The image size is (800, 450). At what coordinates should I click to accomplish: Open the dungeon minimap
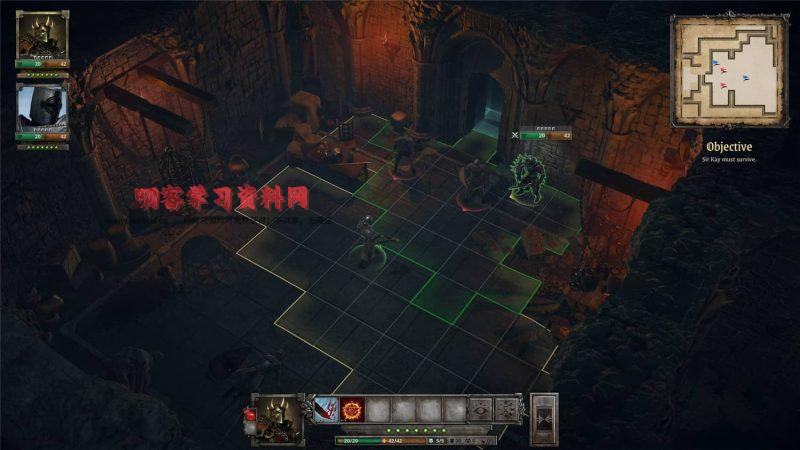click(x=728, y=71)
